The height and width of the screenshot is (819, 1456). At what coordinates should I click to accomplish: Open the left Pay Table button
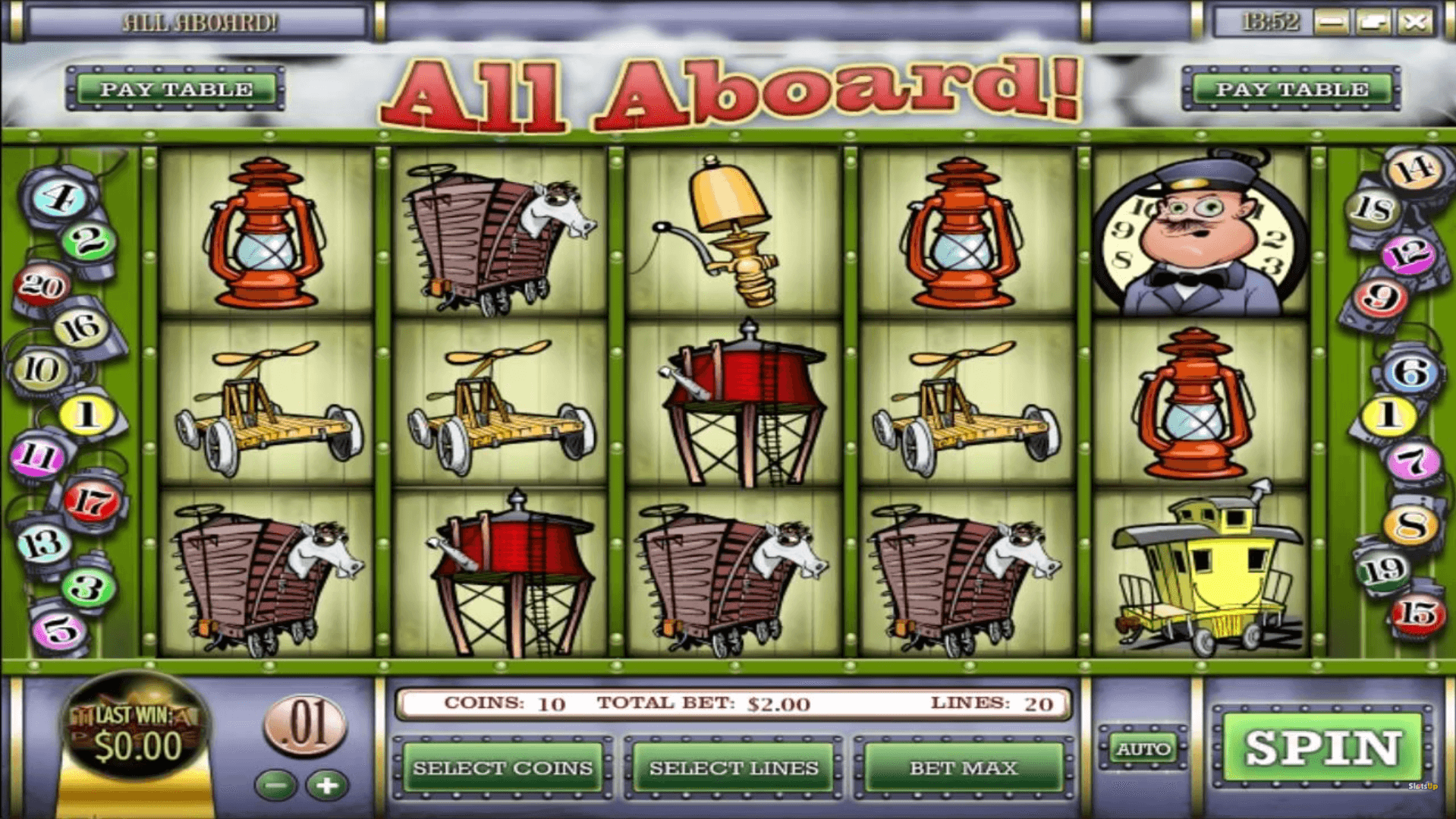point(176,89)
